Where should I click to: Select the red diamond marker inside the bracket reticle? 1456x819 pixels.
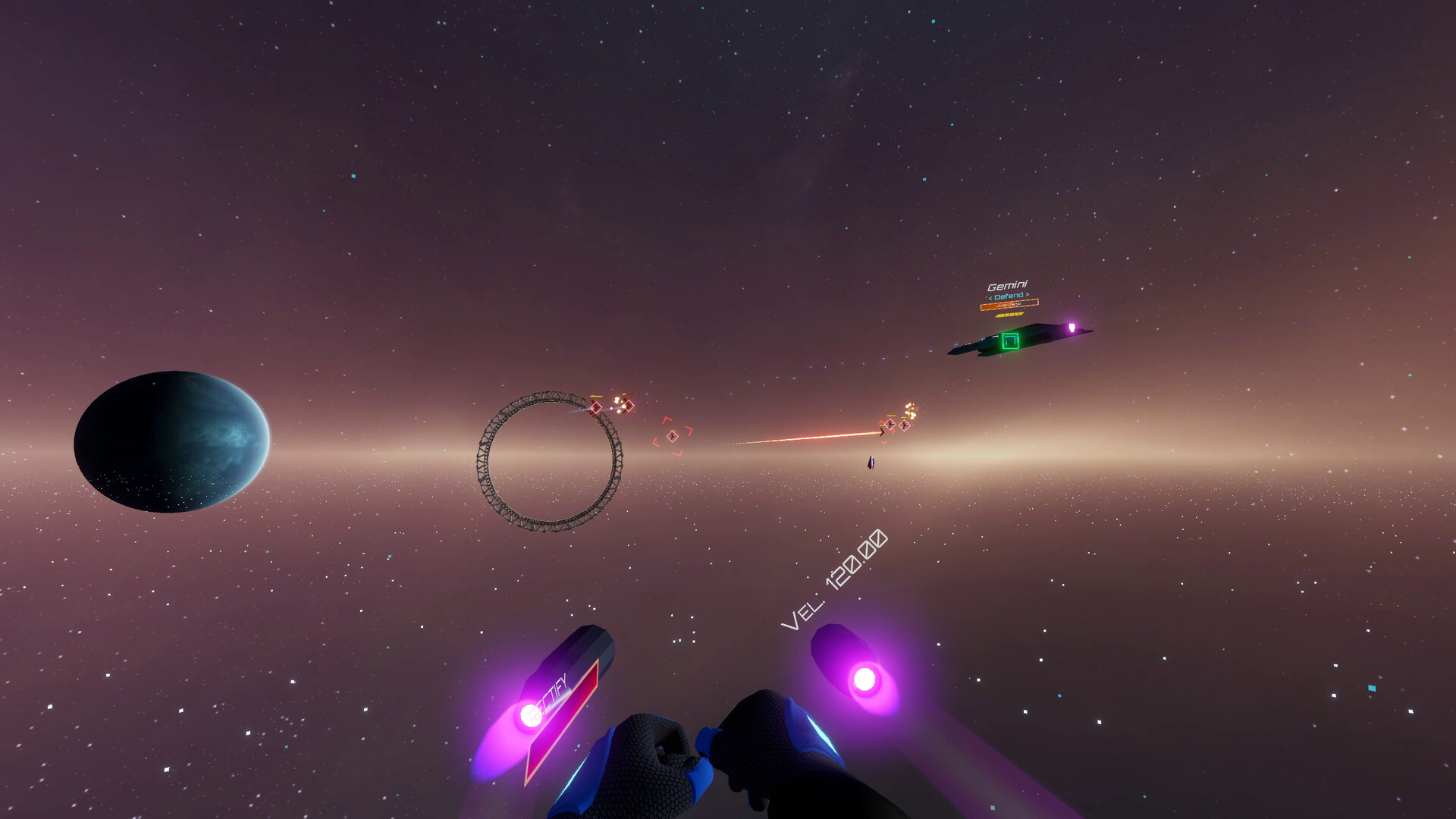(672, 437)
